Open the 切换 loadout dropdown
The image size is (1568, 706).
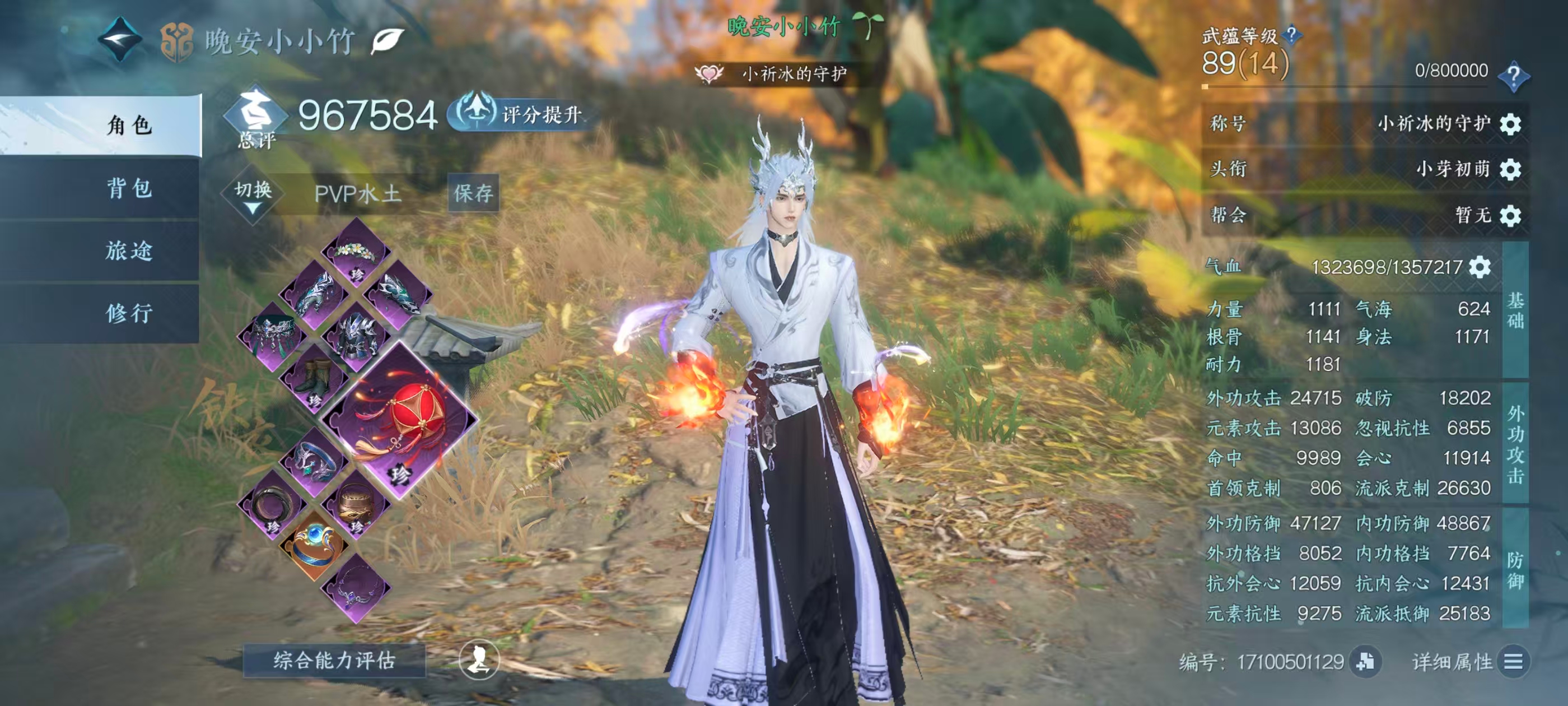pos(253,195)
